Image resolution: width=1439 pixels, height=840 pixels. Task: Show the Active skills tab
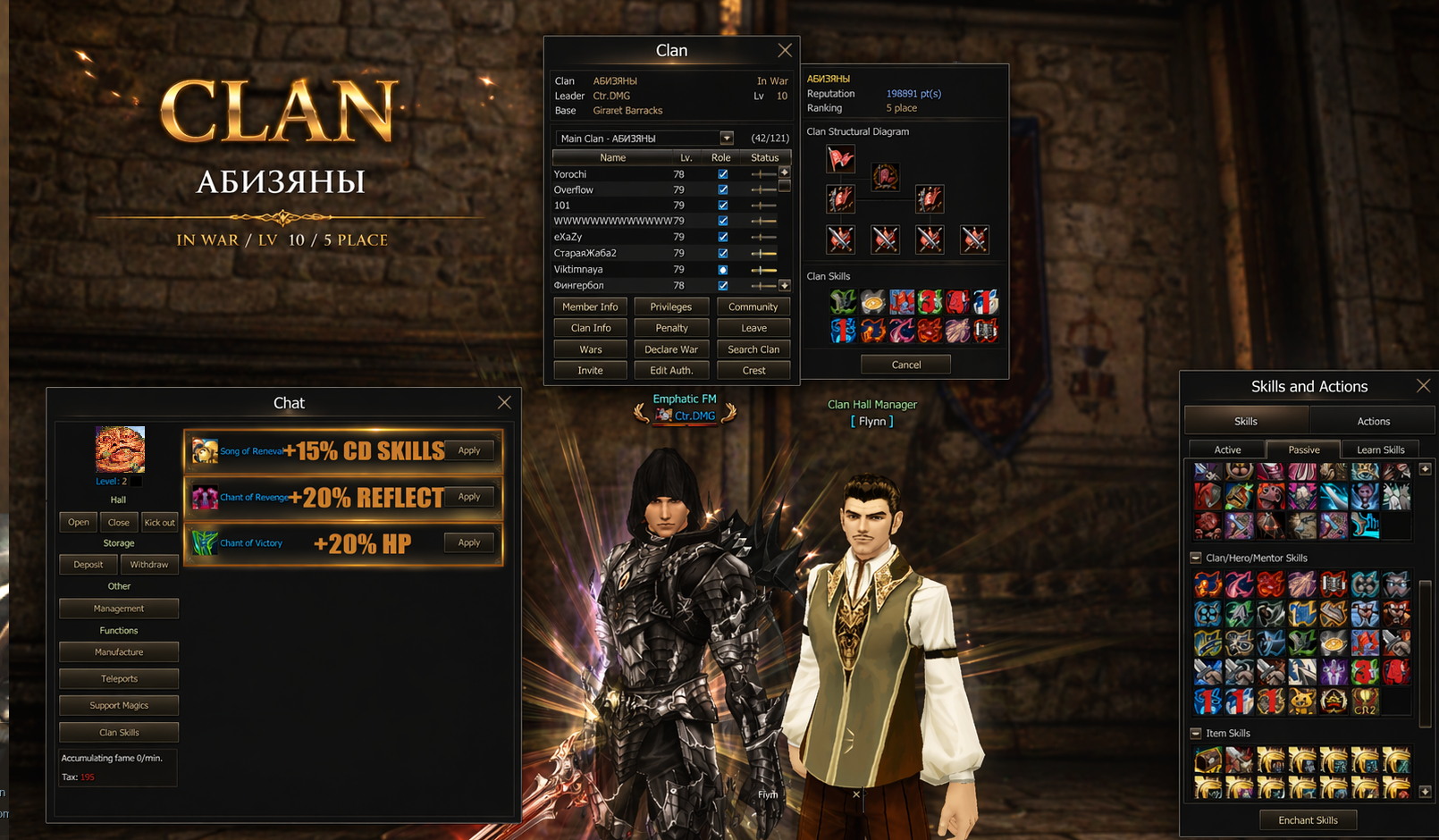[1226, 449]
